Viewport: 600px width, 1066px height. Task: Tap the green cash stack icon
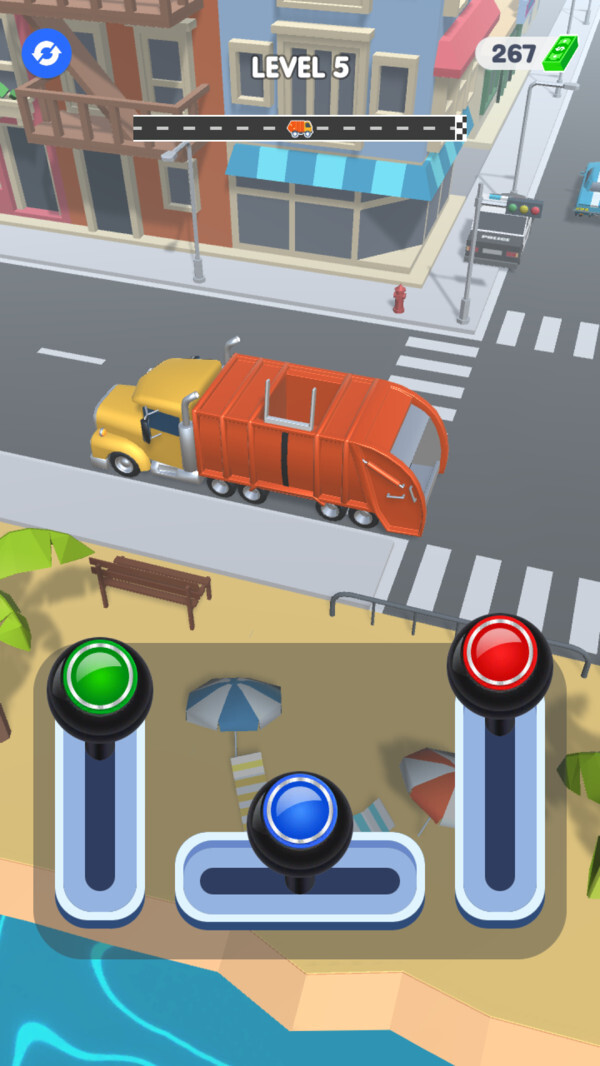click(x=560, y=53)
